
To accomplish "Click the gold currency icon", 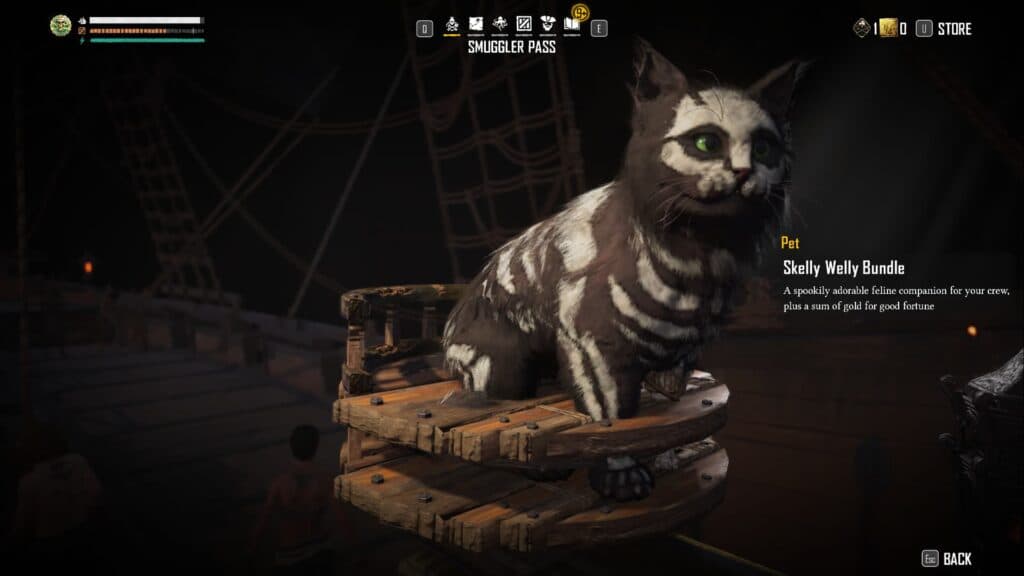I will (887, 29).
